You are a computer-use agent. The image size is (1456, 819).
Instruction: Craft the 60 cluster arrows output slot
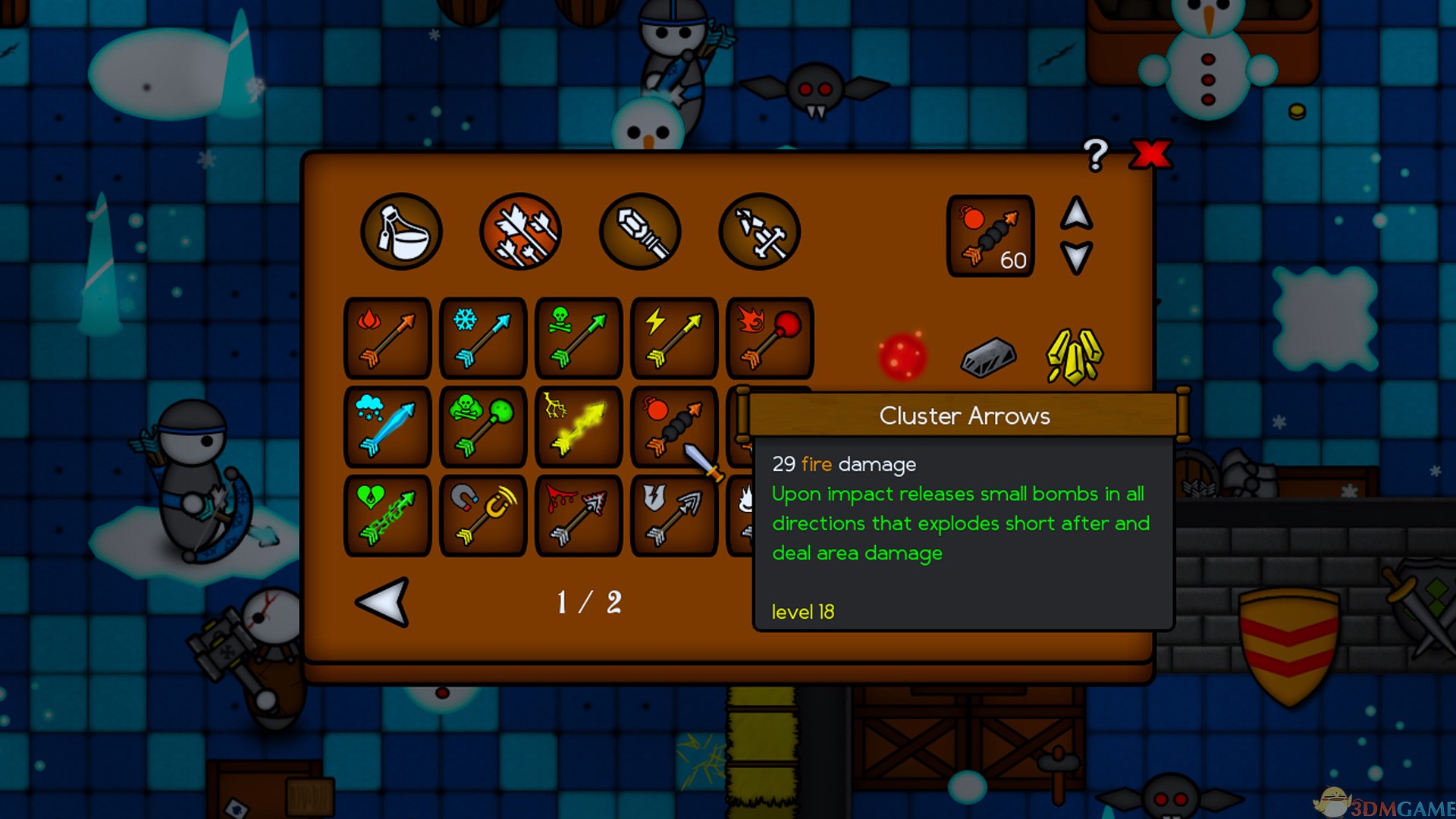tap(990, 236)
